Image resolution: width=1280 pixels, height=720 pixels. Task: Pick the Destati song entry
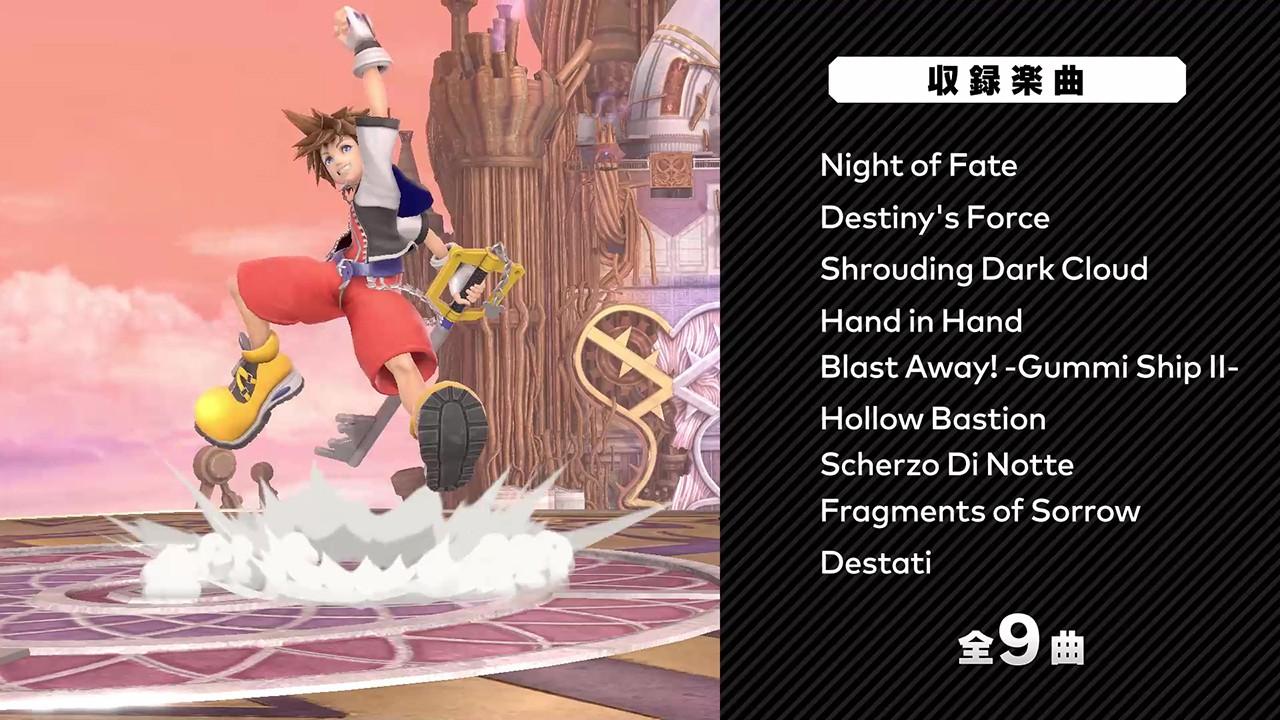pyautogui.click(x=875, y=562)
